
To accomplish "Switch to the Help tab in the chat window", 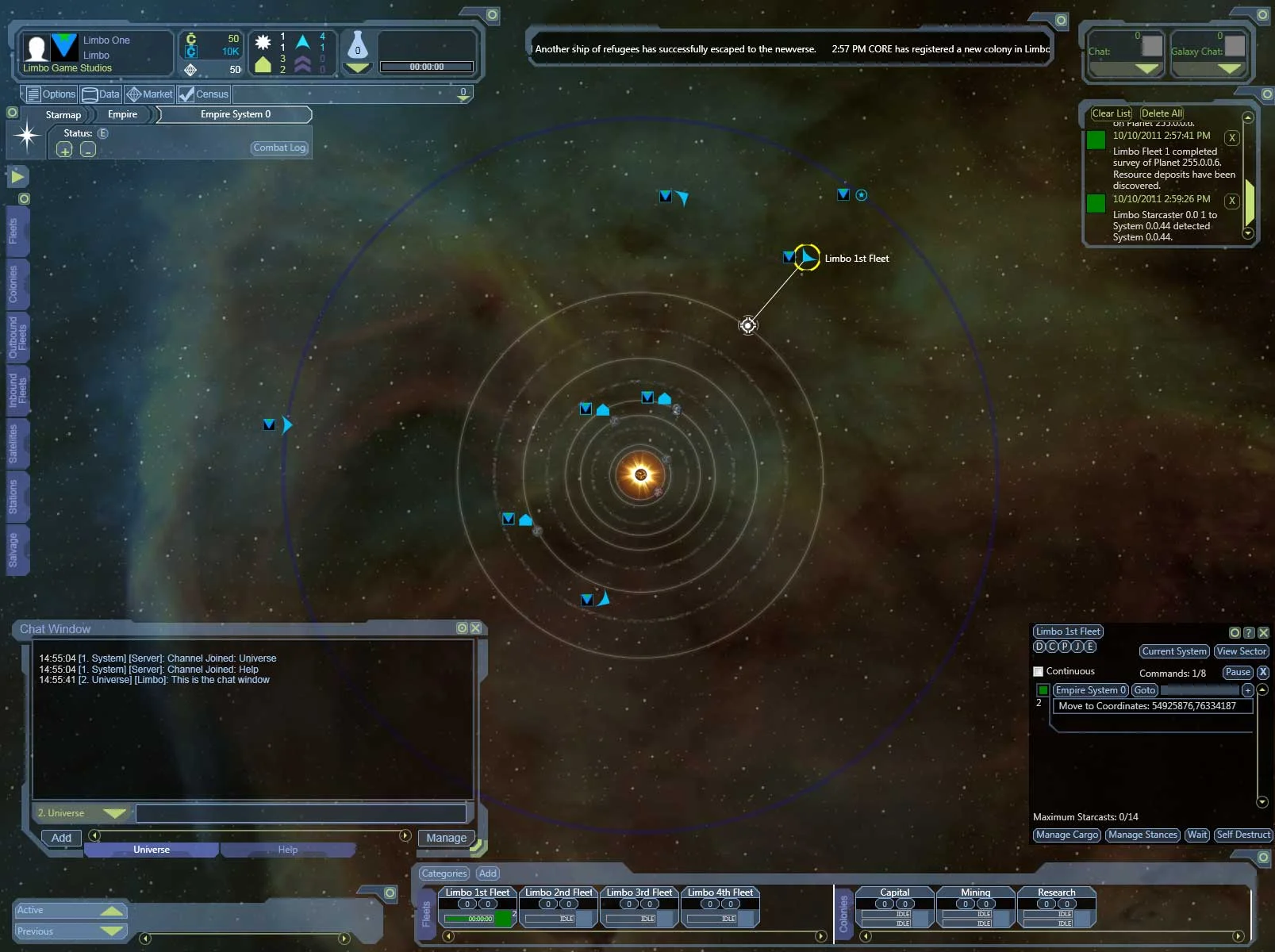I will pos(288,850).
